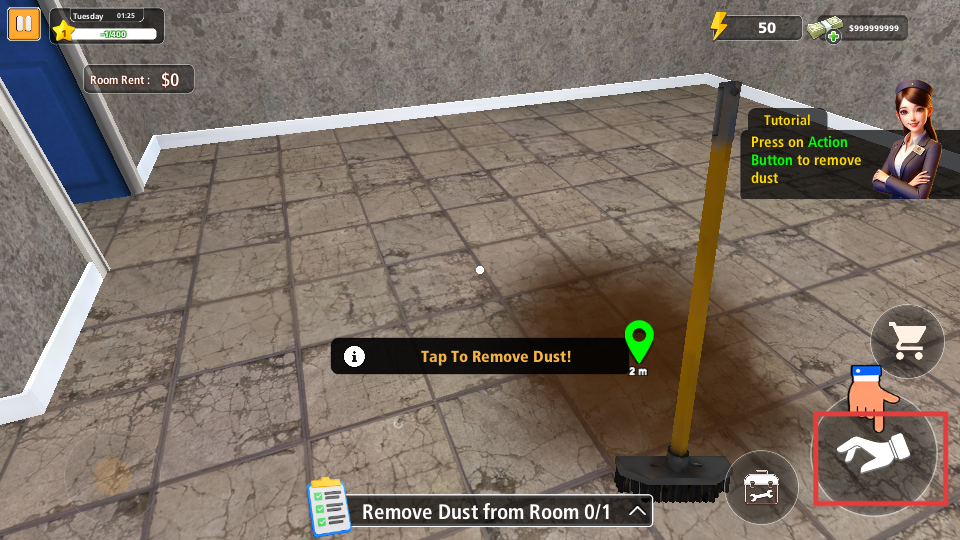Open the shopping cart store
Screen dimensions: 960x540
[x=908, y=341]
